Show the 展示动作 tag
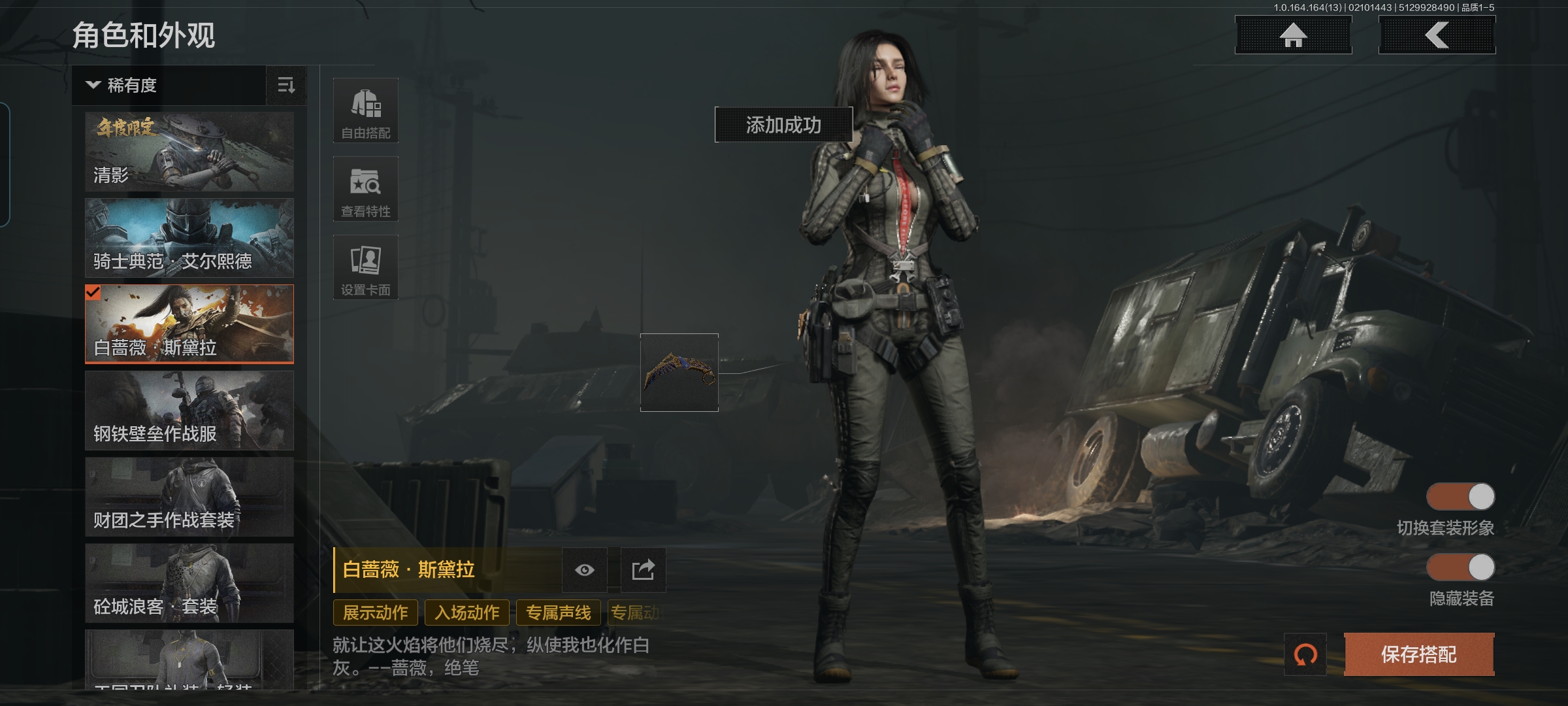The width and height of the screenshot is (1568, 706). tap(376, 613)
